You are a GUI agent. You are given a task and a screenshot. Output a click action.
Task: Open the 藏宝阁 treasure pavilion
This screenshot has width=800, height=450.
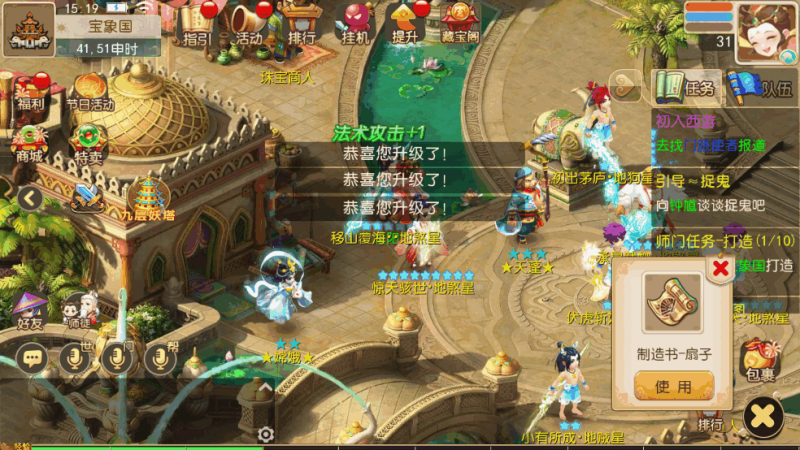(x=458, y=23)
